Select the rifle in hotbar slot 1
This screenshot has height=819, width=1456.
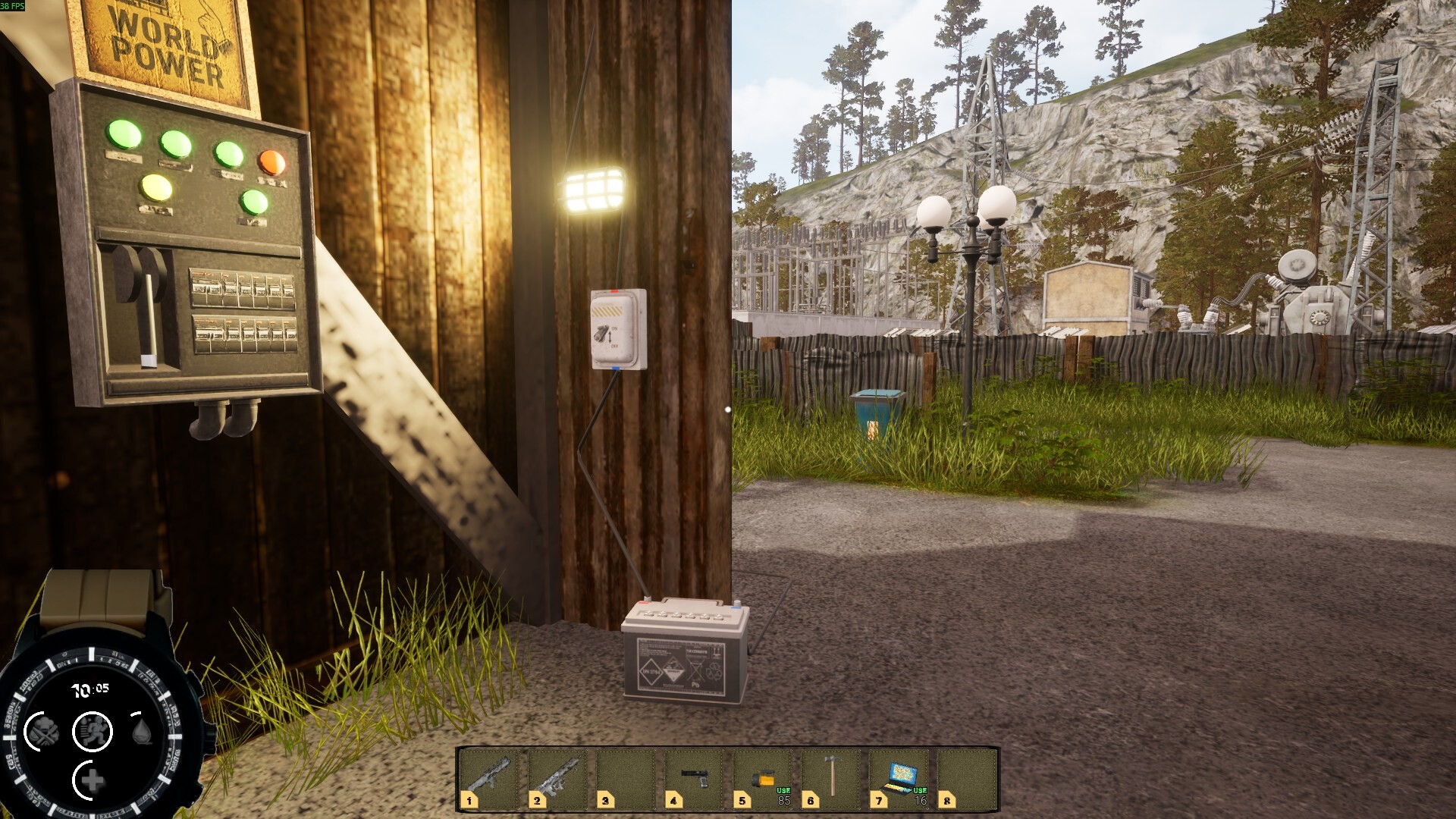tap(489, 777)
